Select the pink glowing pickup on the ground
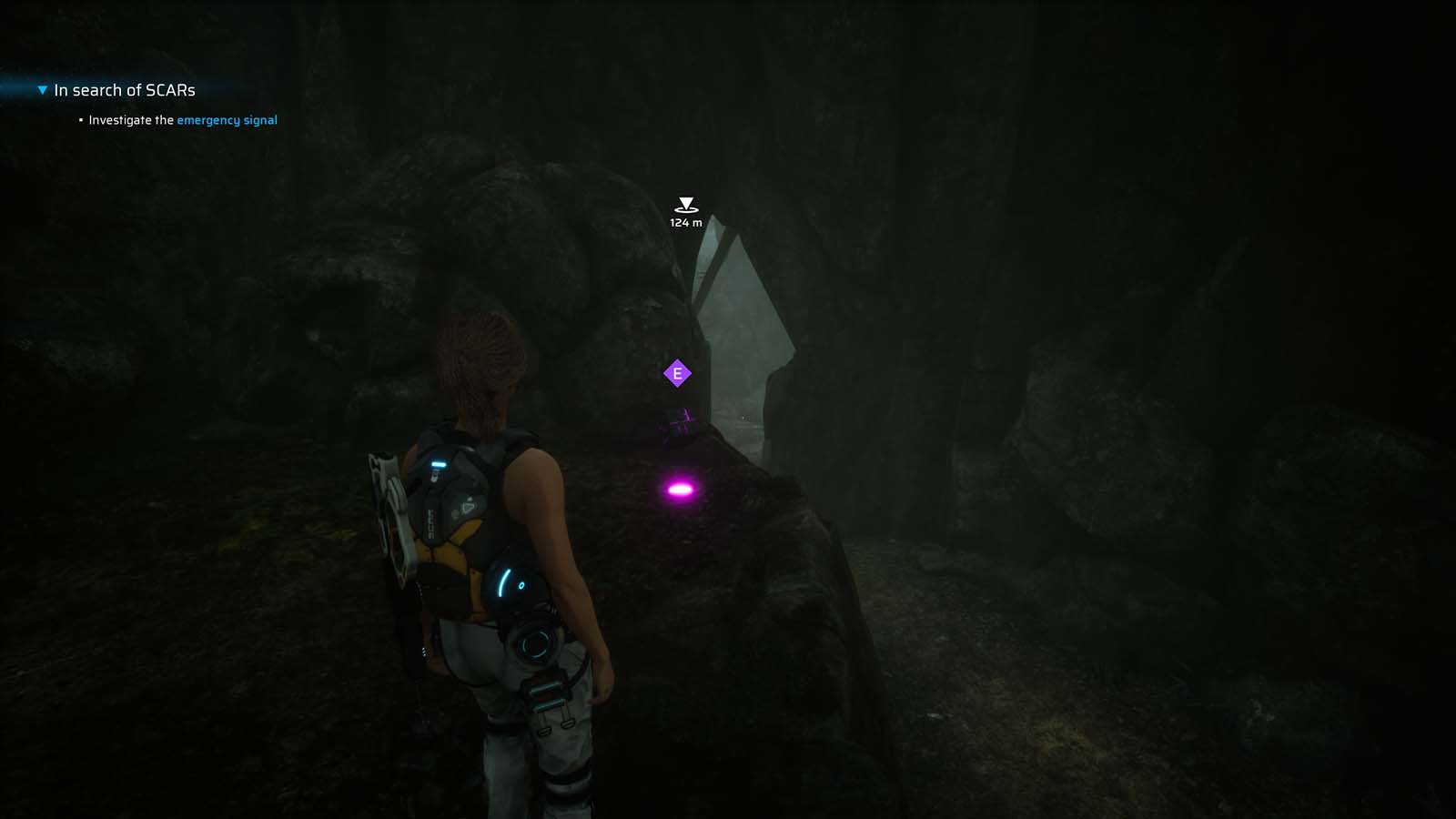1456x819 pixels. (678, 489)
